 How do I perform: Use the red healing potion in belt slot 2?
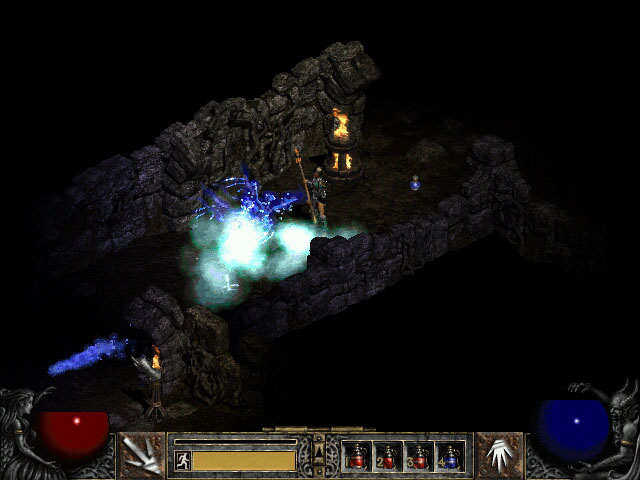click(x=388, y=457)
